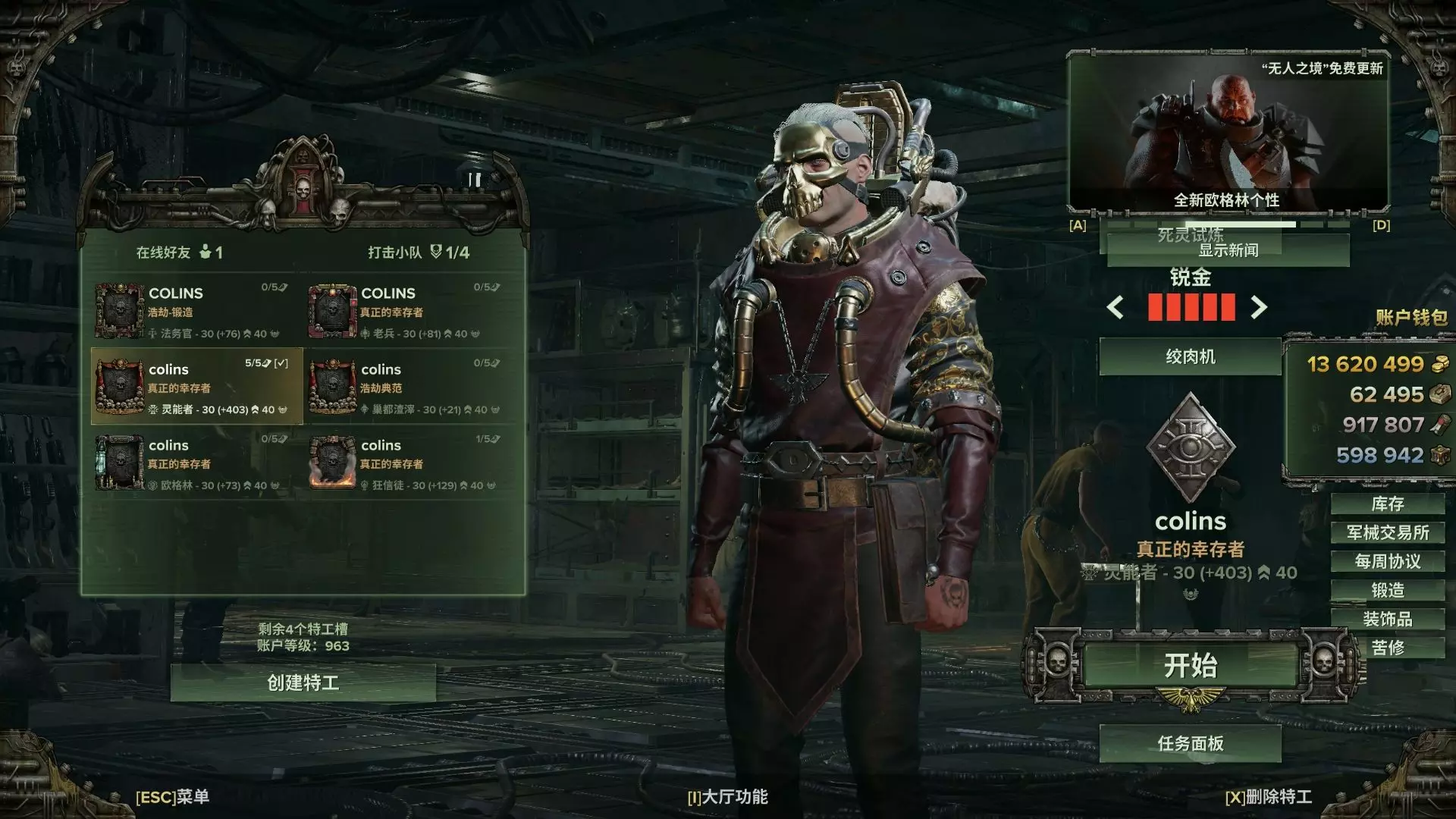Open the news banner thumbnail for 全新欧格林个性

point(1228,134)
